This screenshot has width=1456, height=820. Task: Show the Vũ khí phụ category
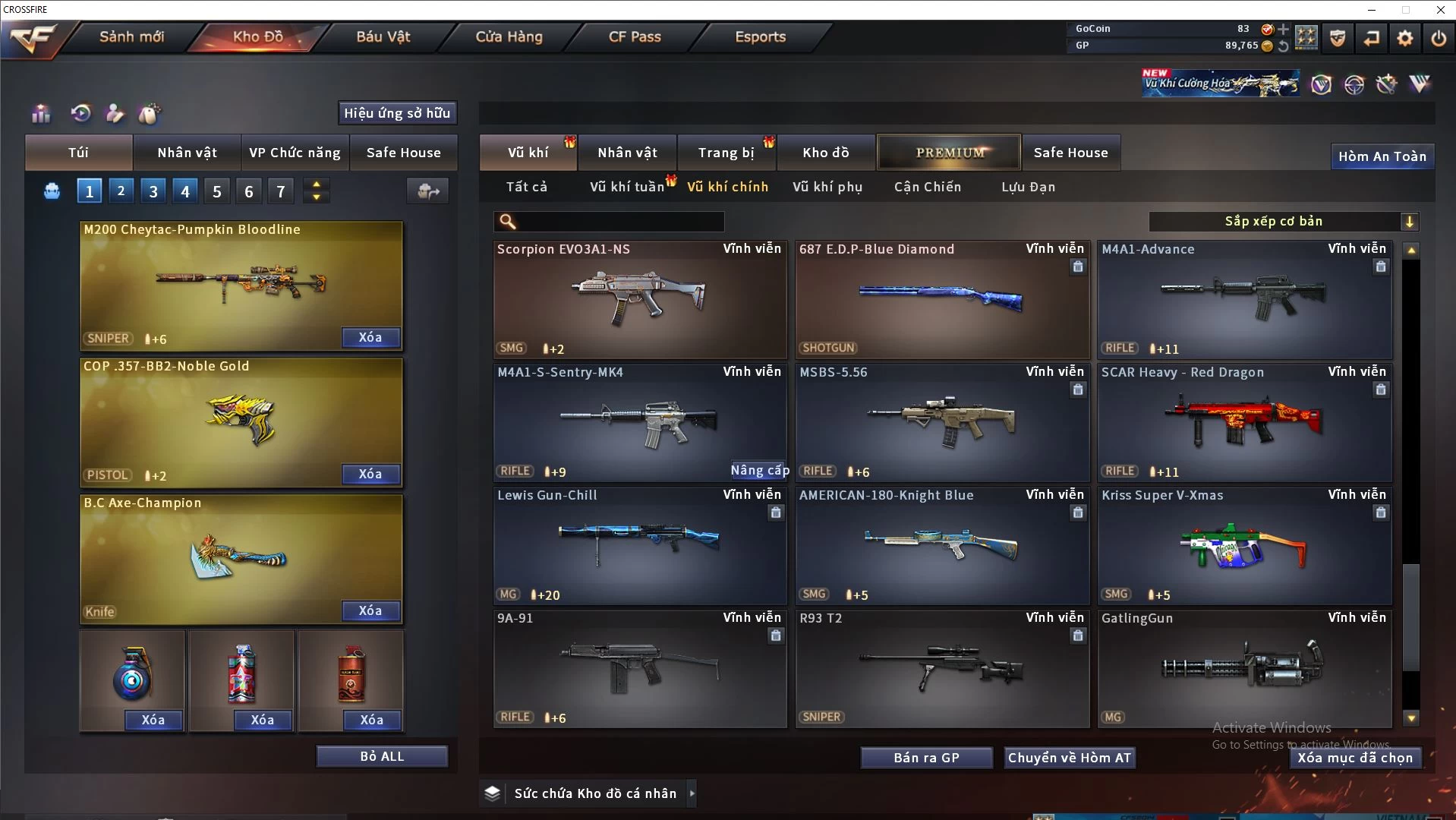pos(827,187)
